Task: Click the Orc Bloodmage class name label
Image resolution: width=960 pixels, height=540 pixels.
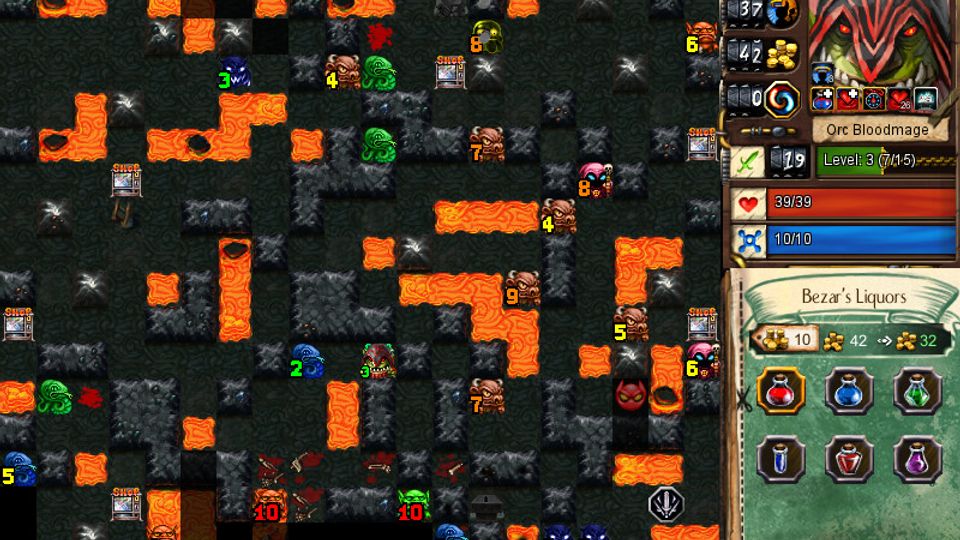Action: [x=877, y=129]
